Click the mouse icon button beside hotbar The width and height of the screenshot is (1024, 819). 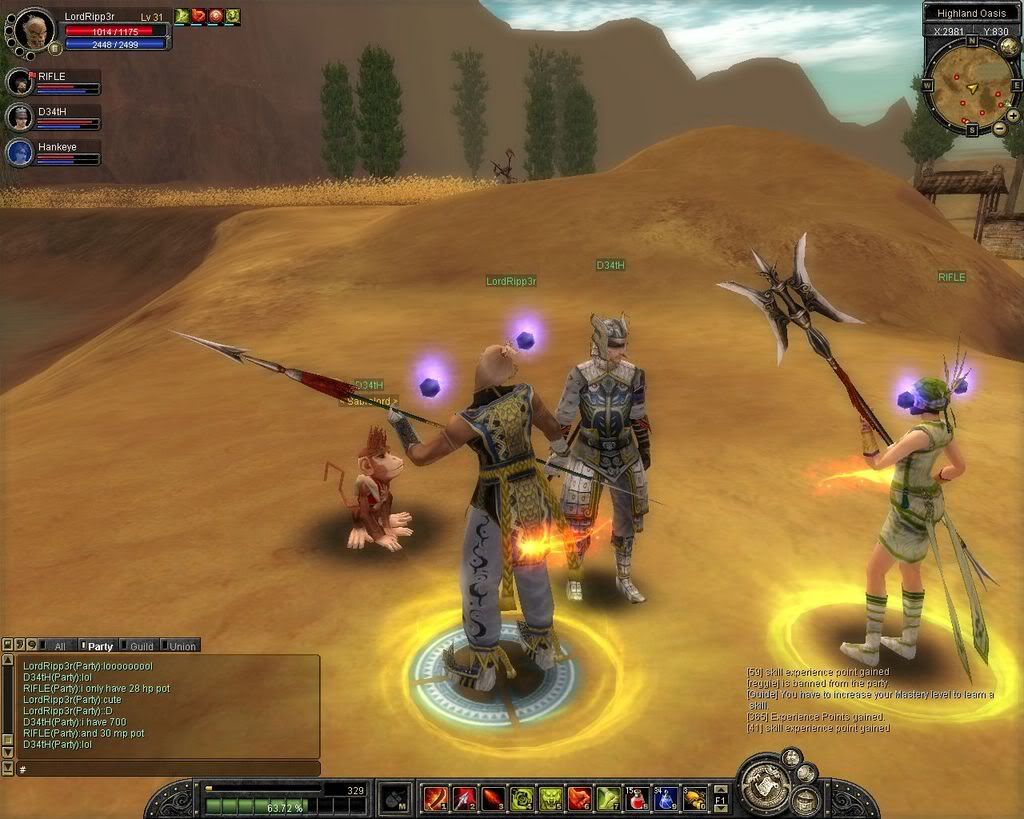point(394,798)
